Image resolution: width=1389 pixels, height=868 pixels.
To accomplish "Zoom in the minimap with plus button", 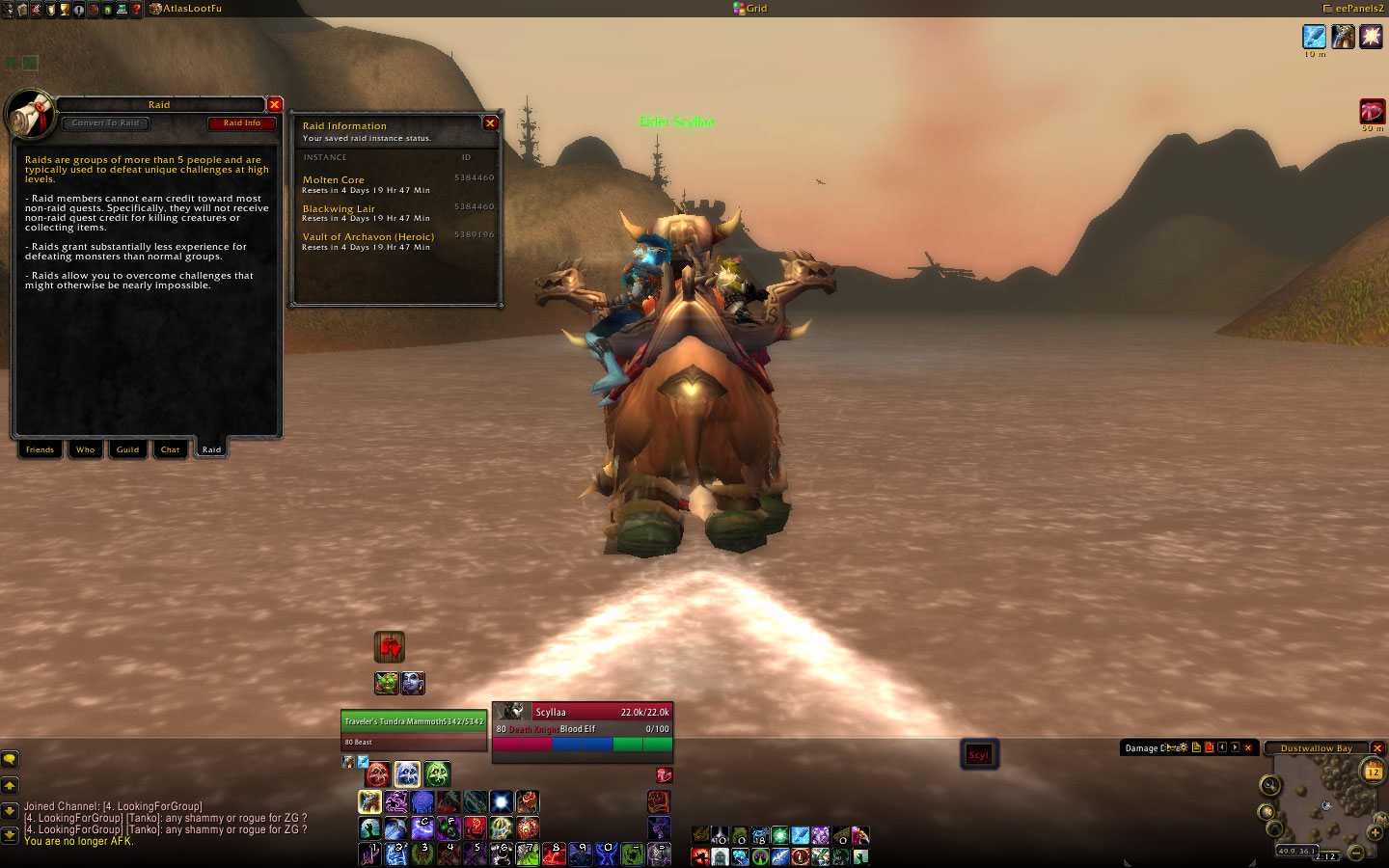I will (1375, 833).
